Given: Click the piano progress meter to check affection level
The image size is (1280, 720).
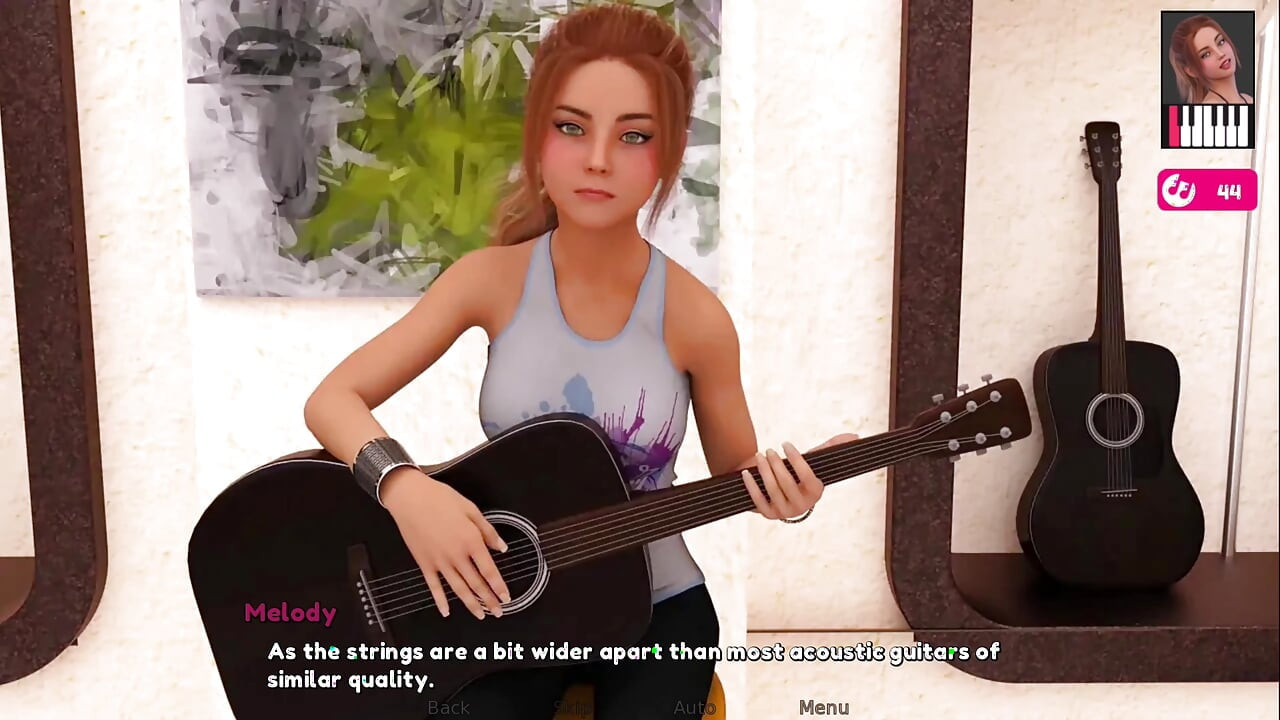Looking at the screenshot, I should coord(1207,125).
